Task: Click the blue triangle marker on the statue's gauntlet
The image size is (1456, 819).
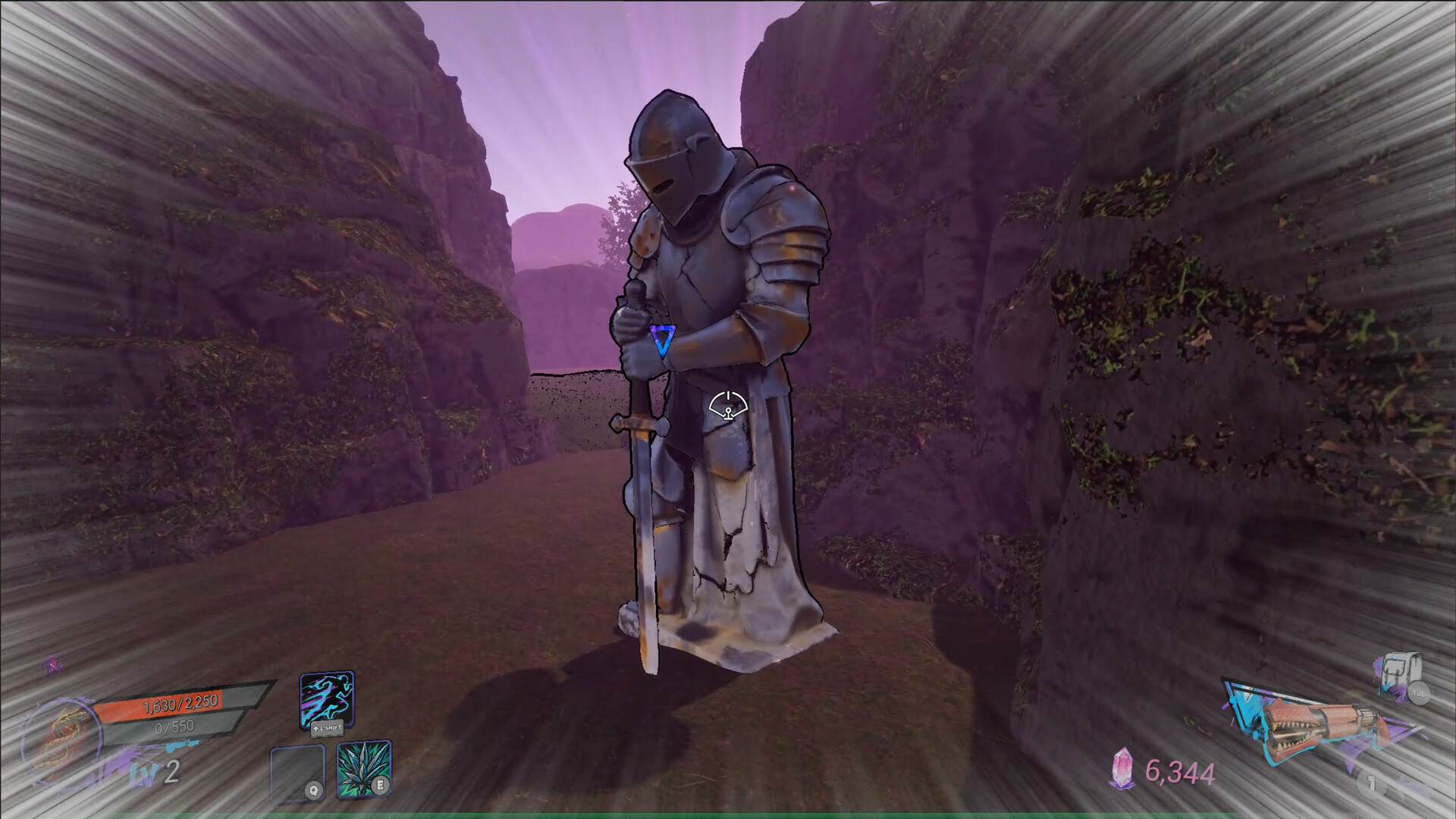Action: click(x=661, y=340)
